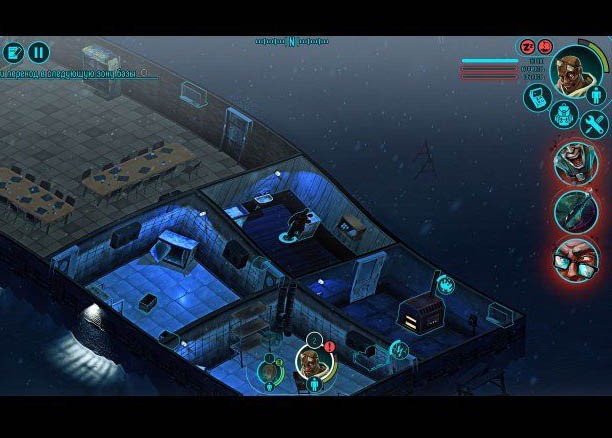Image resolution: width=612 pixels, height=438 pixels.
Task: Pause the game with the pause button
Action: [x=39, y=52]
